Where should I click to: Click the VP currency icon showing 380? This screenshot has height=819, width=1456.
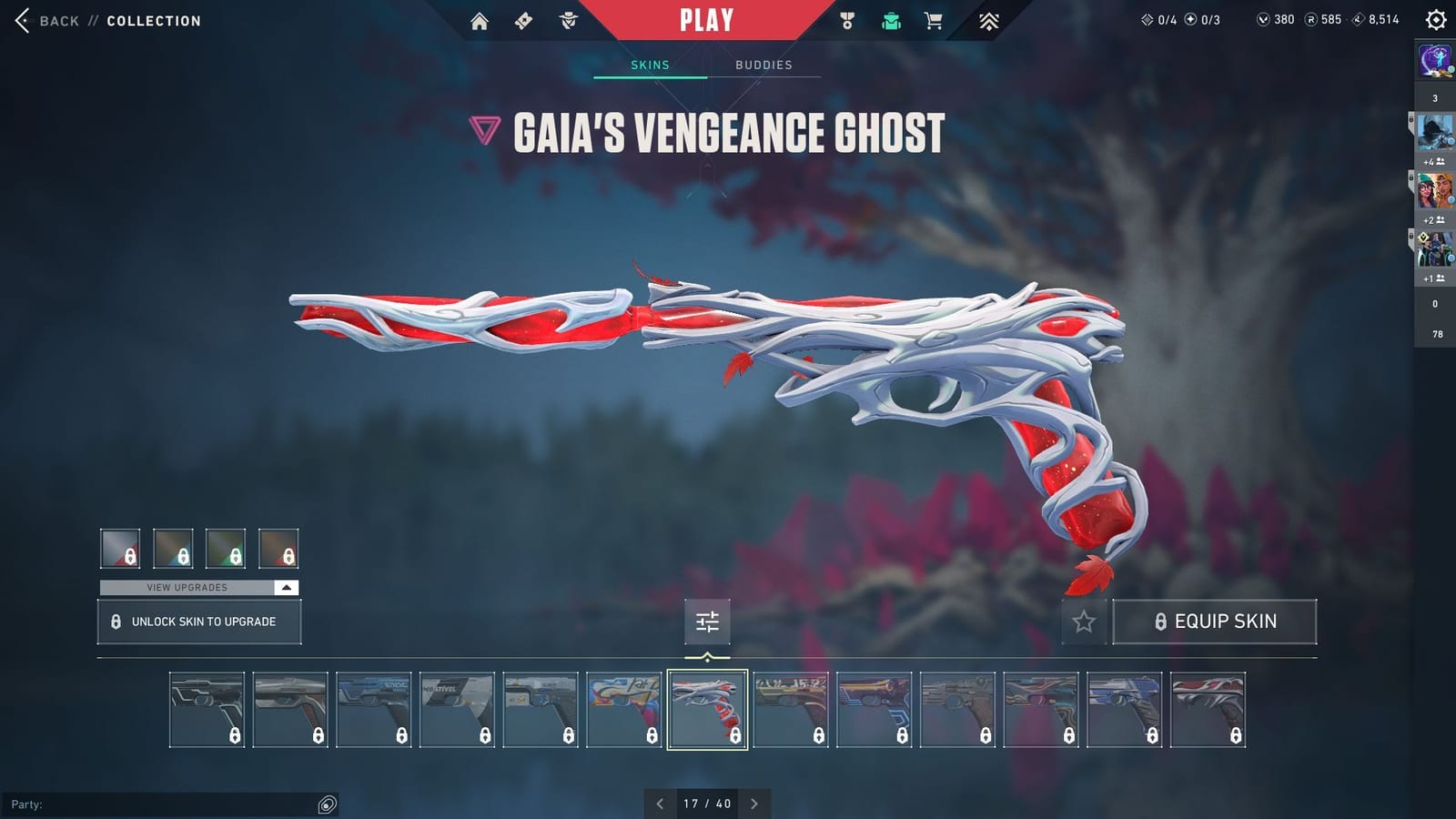point(1265,18)
